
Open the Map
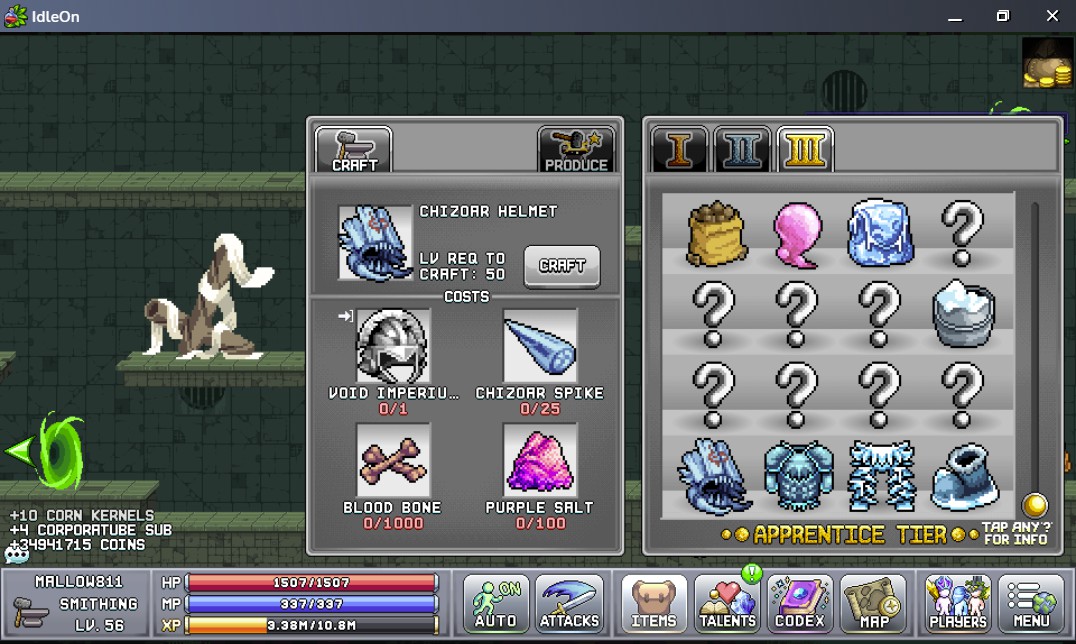pos(873,604)
